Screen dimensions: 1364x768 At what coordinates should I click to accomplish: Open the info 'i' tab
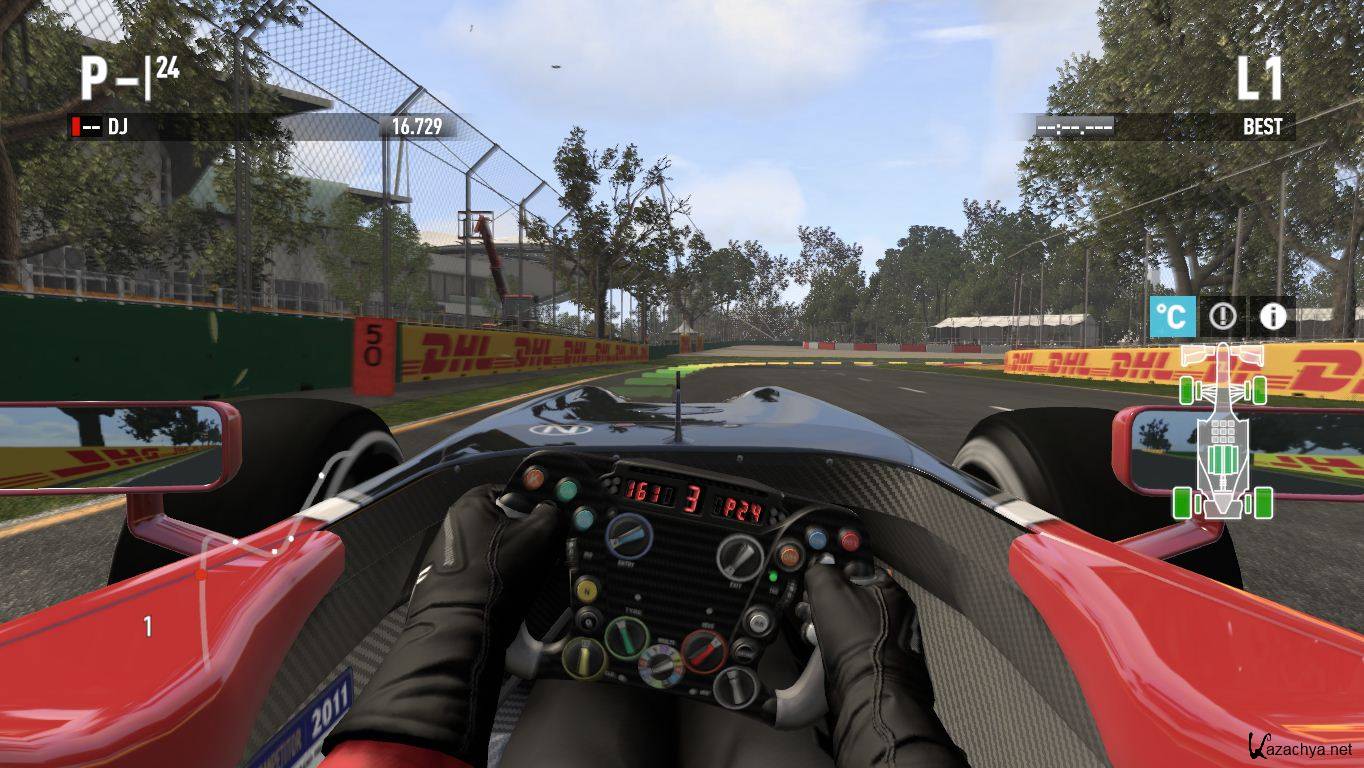pos(1272,317)
